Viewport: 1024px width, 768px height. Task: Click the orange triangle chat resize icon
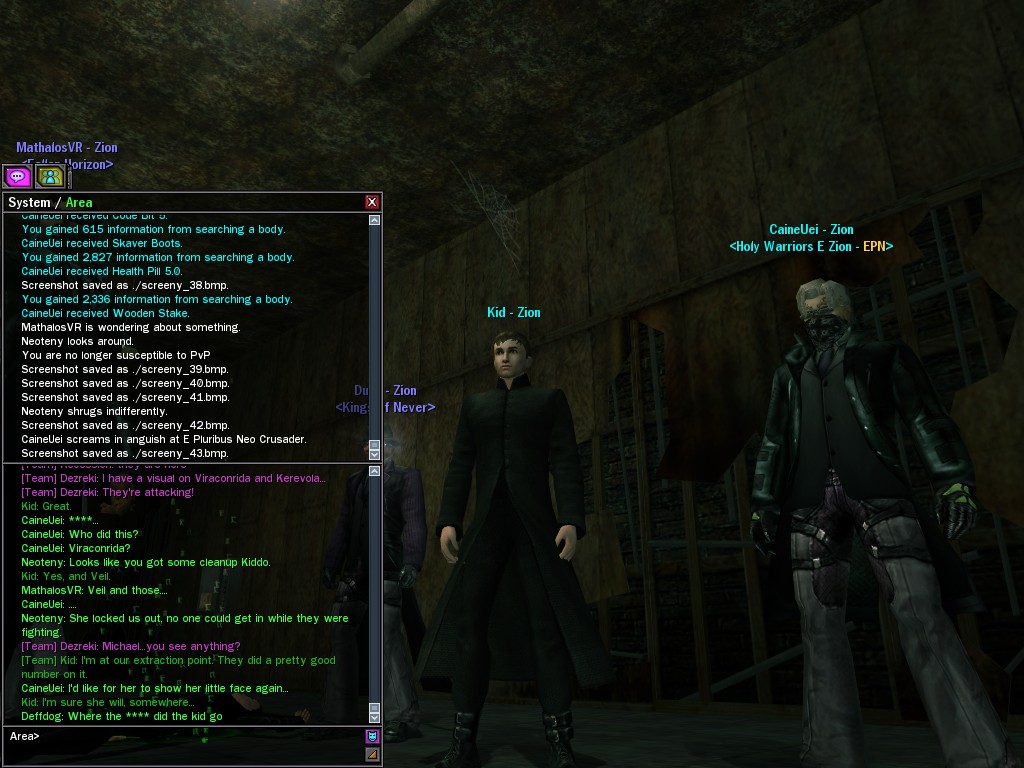pyautogui.click(x=372, y=754)
